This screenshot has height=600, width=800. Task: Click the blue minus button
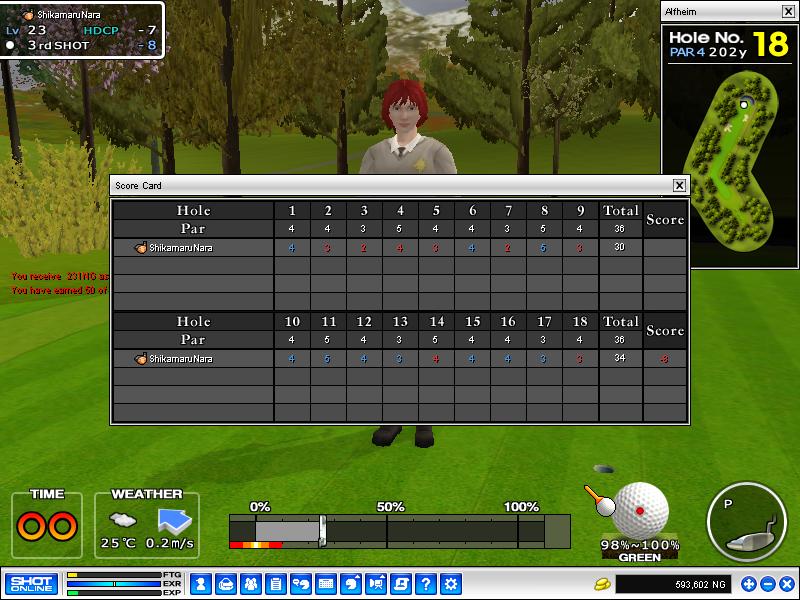tap(767, 584)
